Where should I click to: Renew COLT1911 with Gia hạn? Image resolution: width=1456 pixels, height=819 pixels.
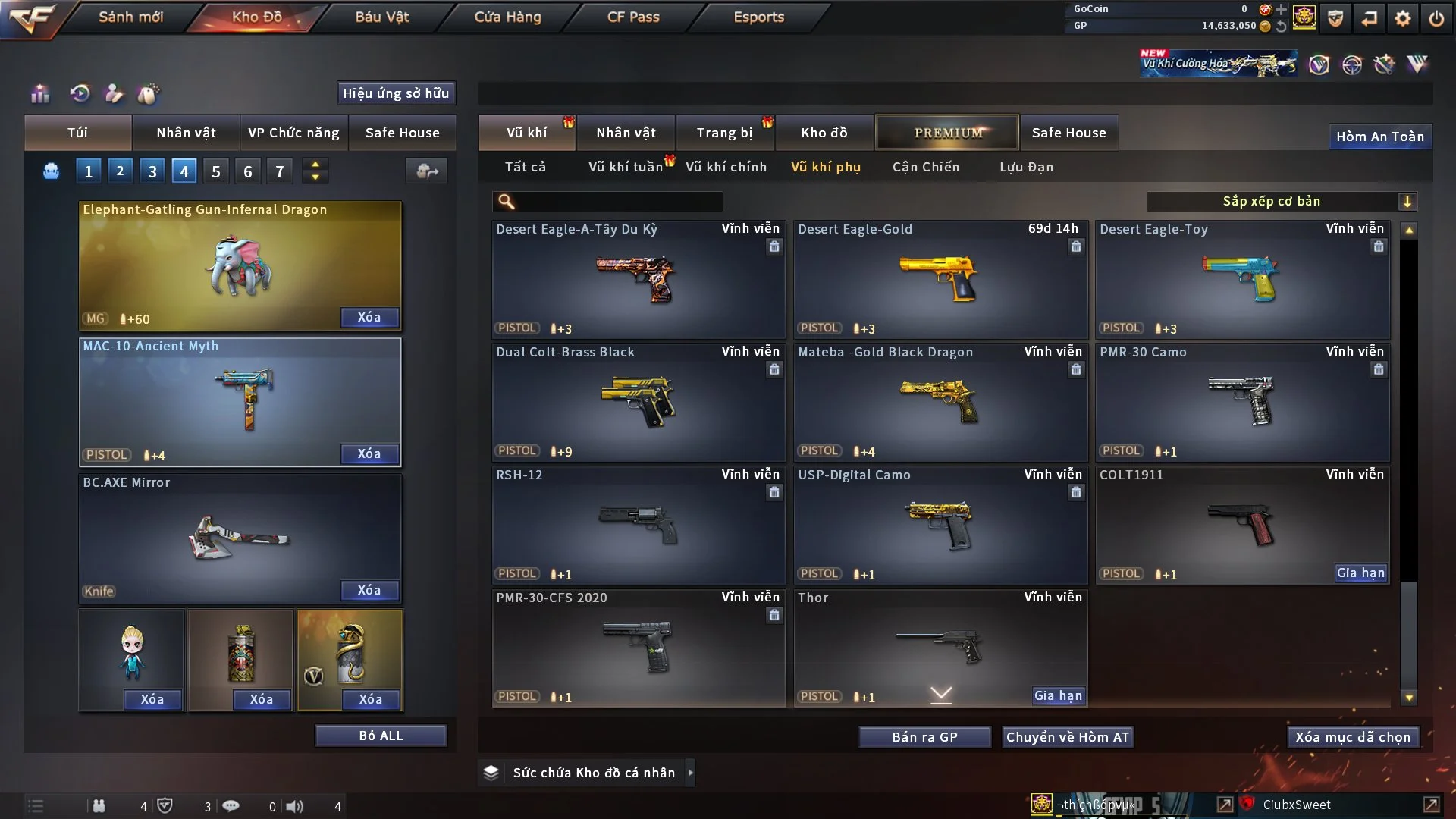tap(1360, 573)
